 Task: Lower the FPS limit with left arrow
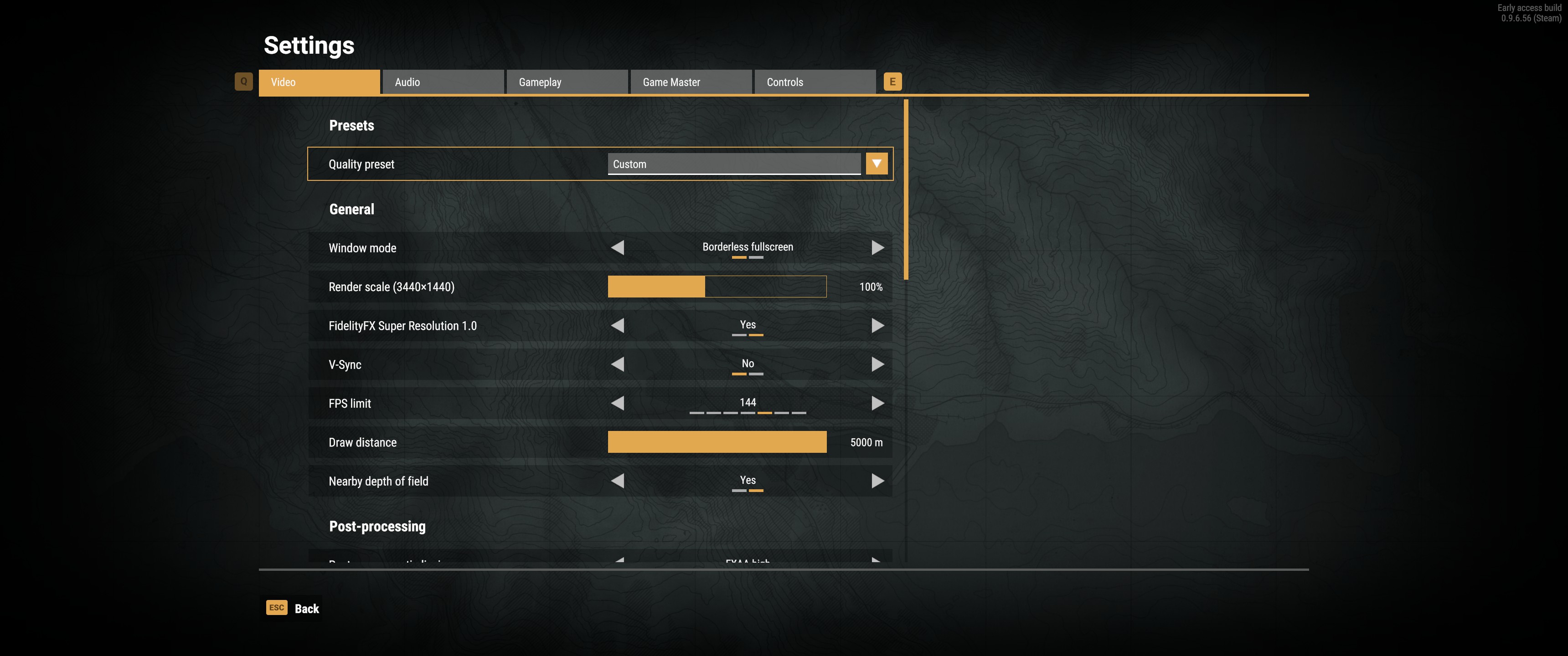[618, 404]
